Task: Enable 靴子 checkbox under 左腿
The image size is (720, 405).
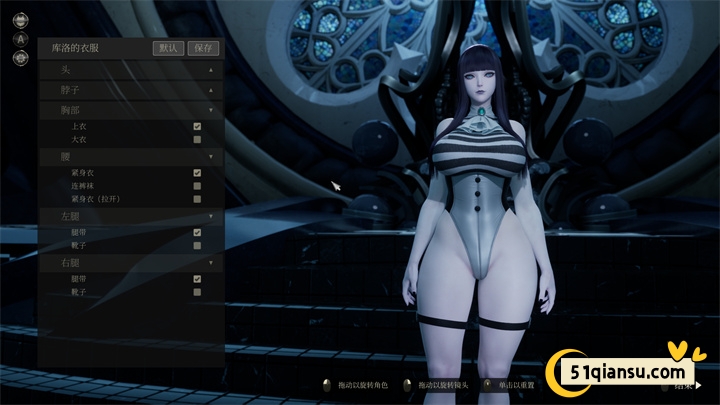Action: pos(197,245)
